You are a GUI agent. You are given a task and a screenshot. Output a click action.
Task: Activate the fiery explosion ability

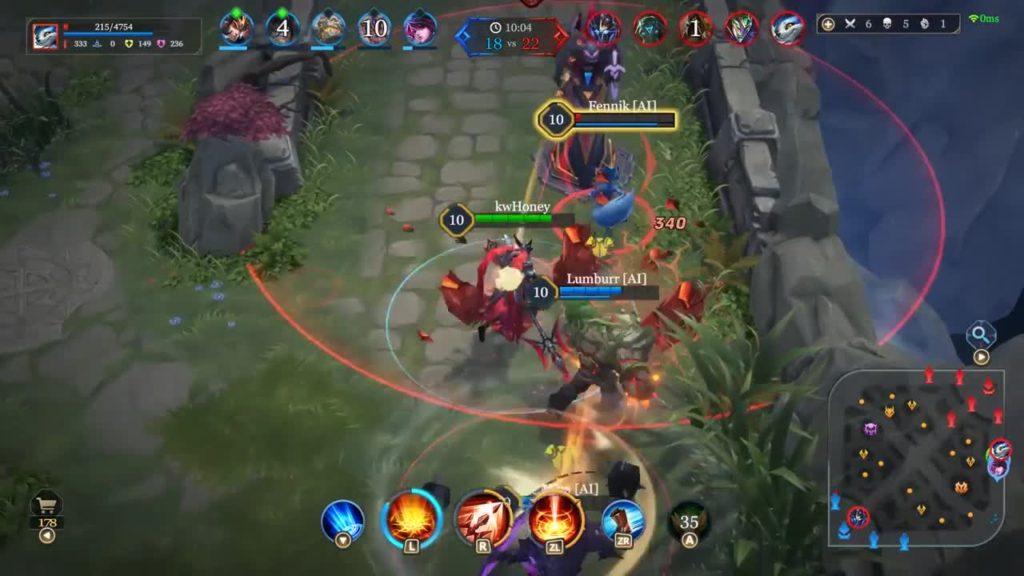[x=412, y=519]
